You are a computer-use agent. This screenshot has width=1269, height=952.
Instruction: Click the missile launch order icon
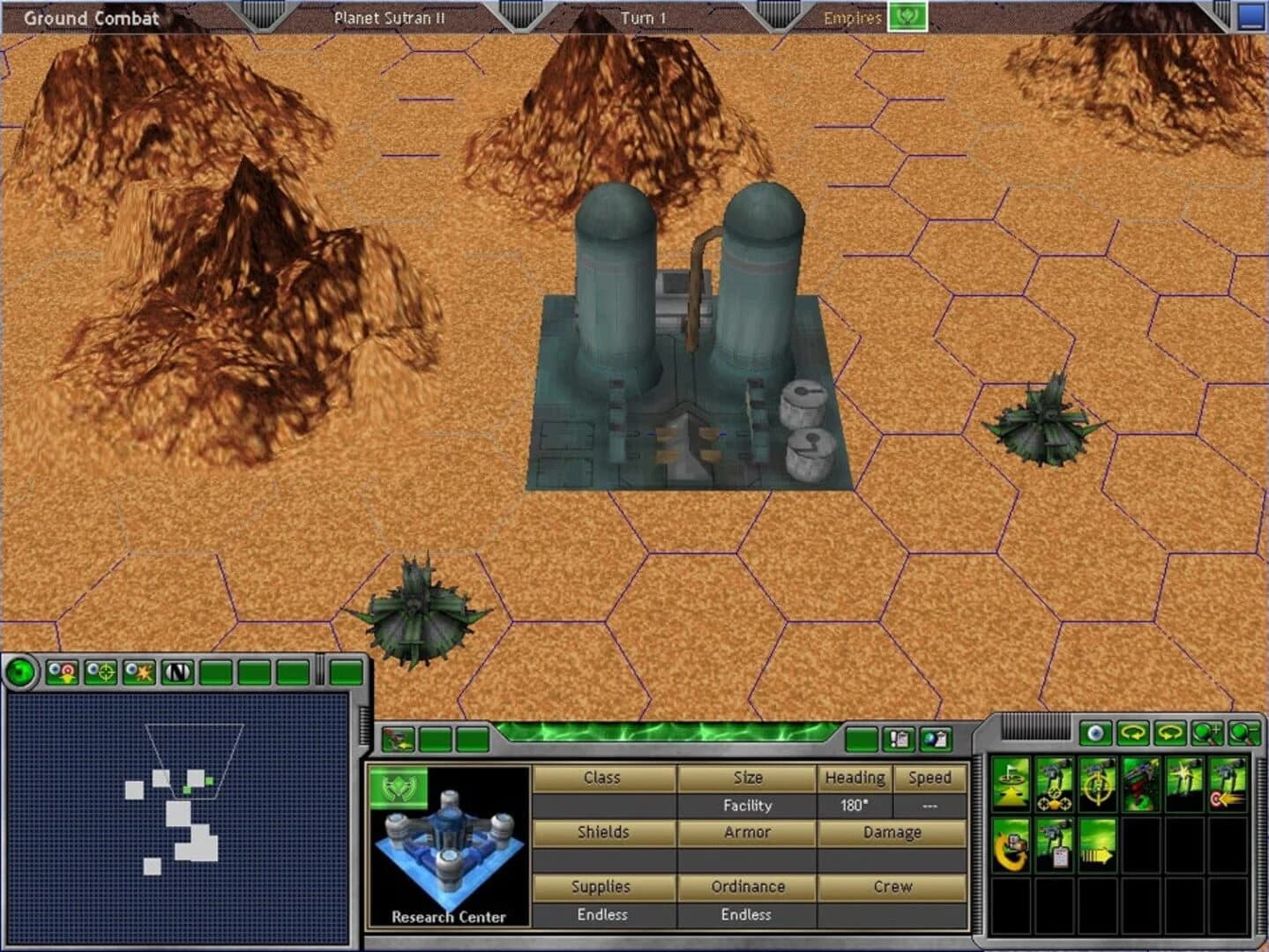[1140, 785]
